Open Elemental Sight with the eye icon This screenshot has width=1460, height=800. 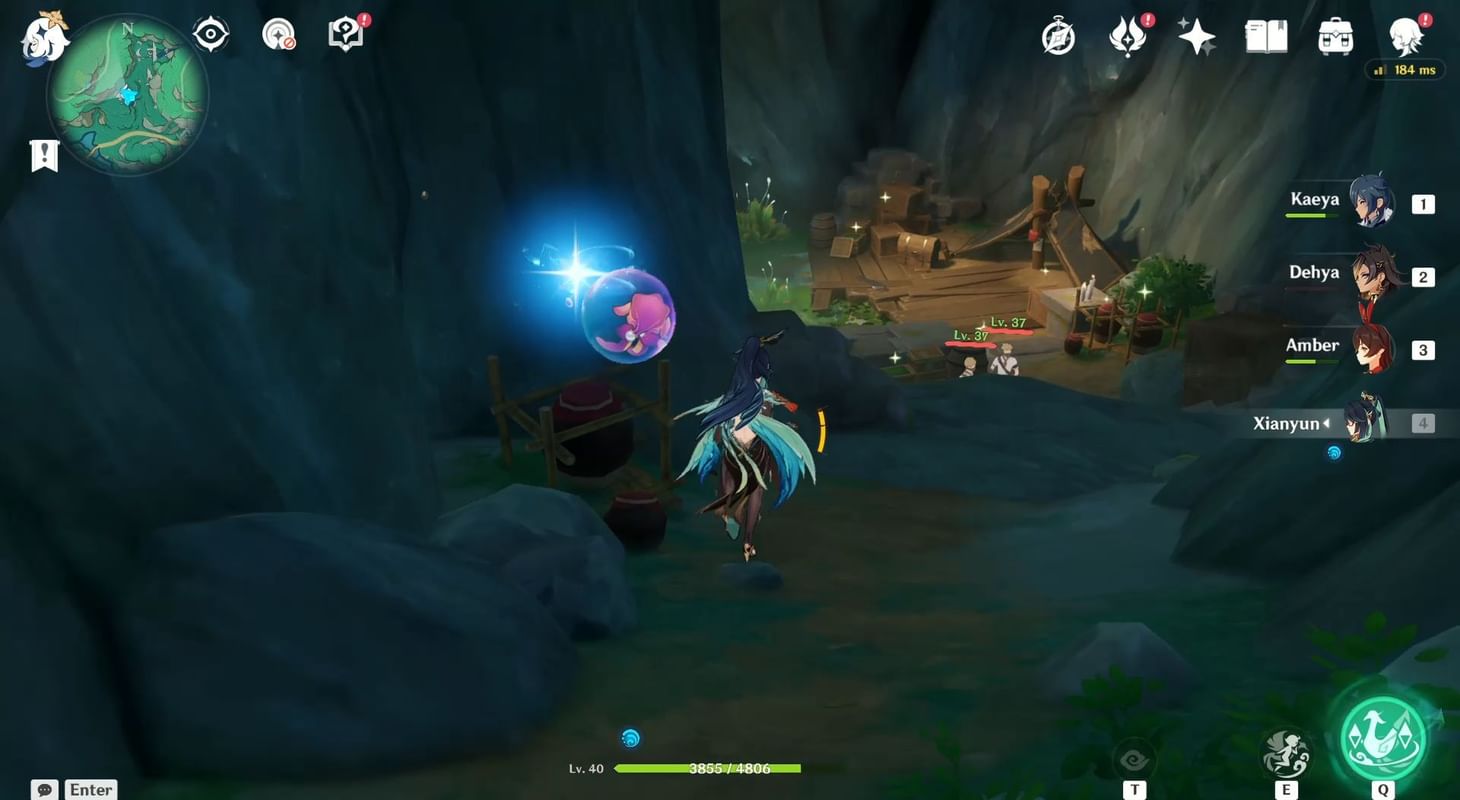click(210, 34)
